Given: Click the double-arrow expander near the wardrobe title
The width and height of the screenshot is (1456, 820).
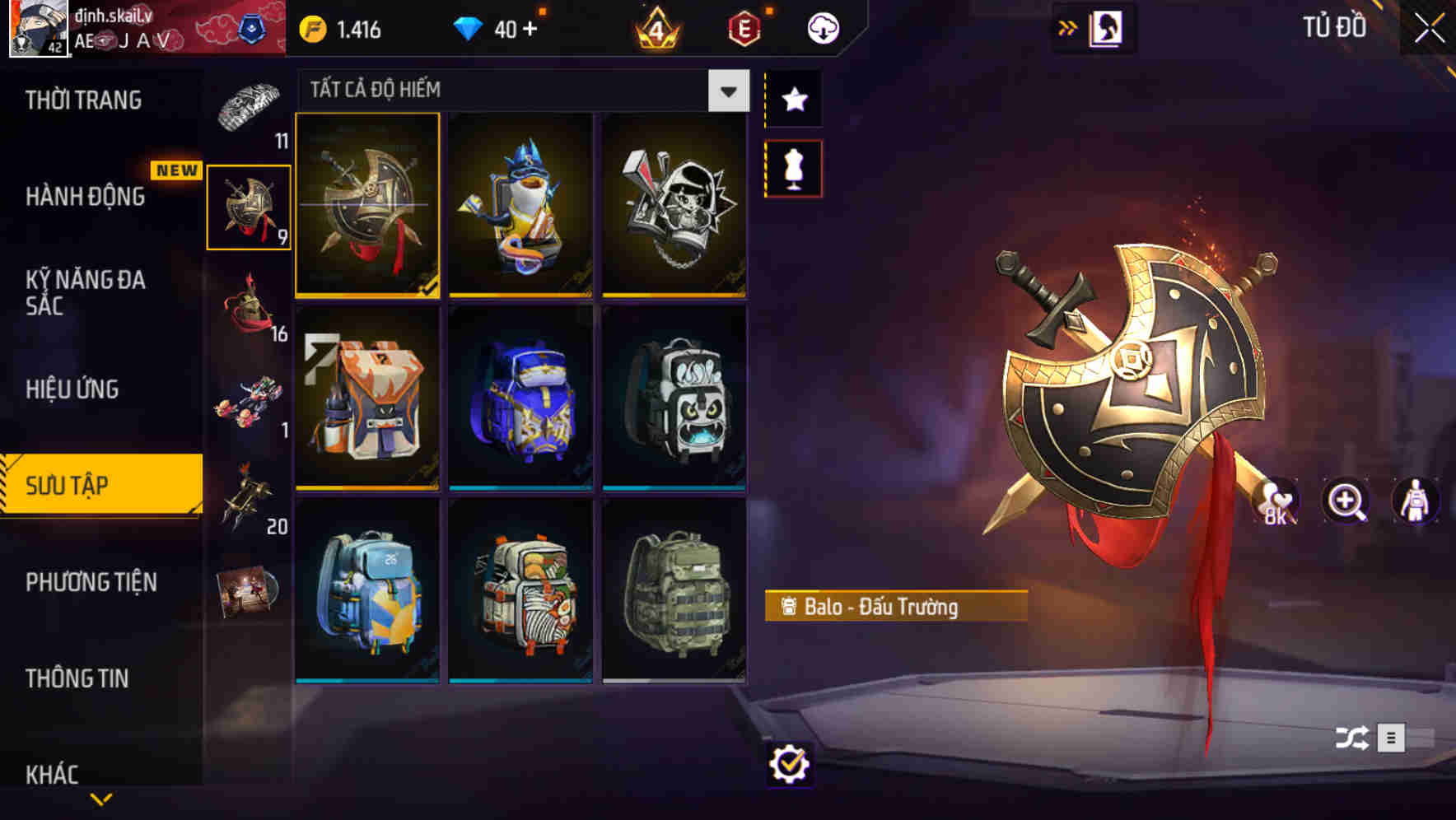Looking at the screenshot, I should [1067, 27].
